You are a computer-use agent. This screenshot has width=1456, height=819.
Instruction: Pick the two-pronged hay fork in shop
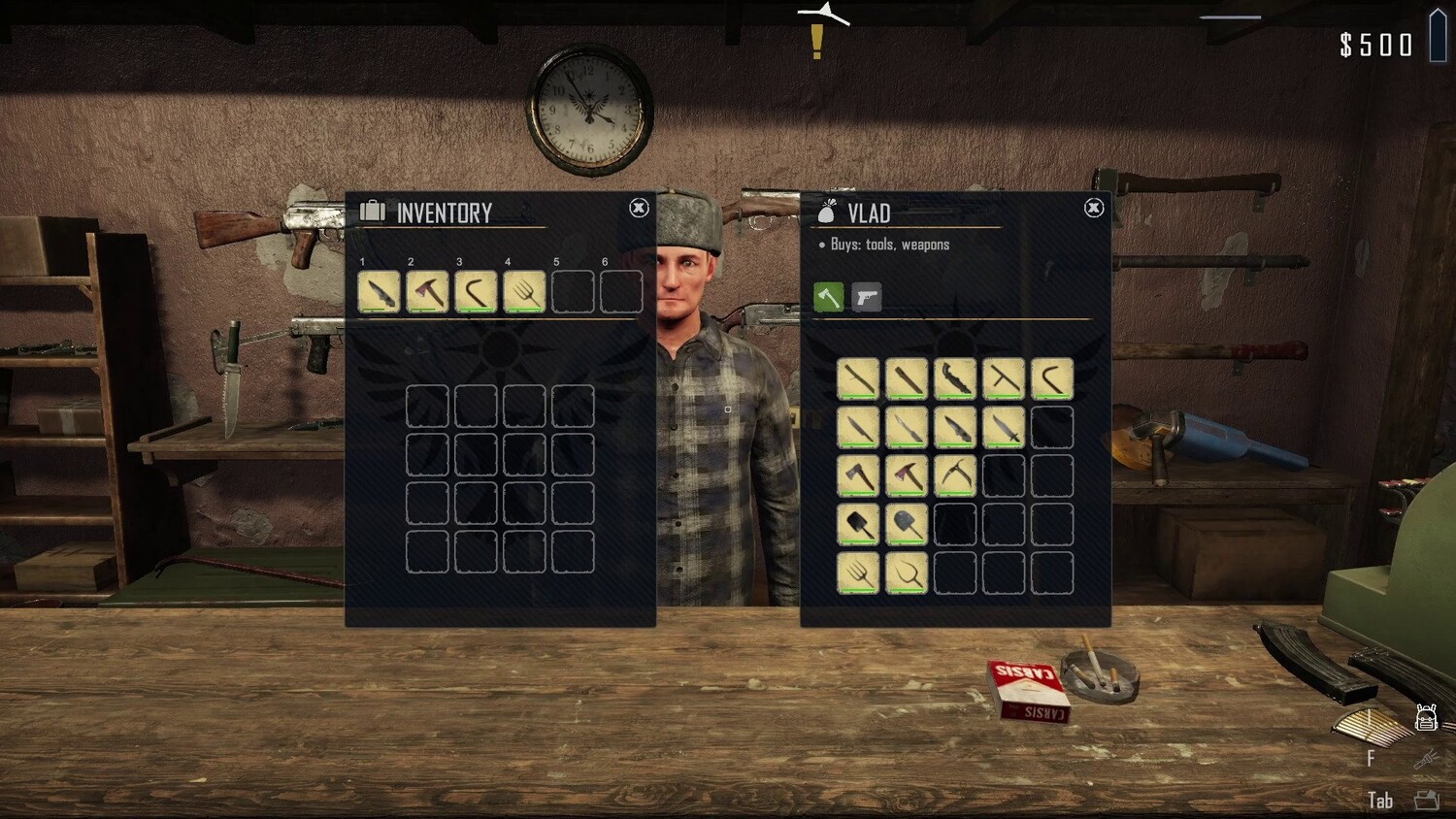pos(907,573)
